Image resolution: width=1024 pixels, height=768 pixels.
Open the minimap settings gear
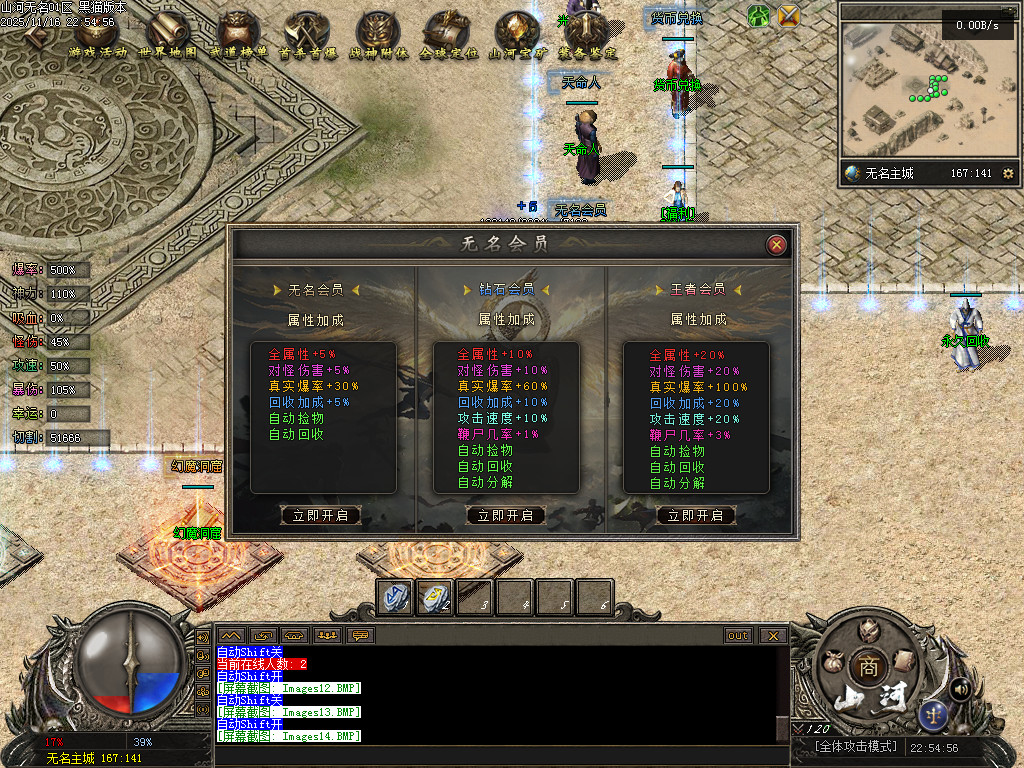click(x=1008, y=174)
